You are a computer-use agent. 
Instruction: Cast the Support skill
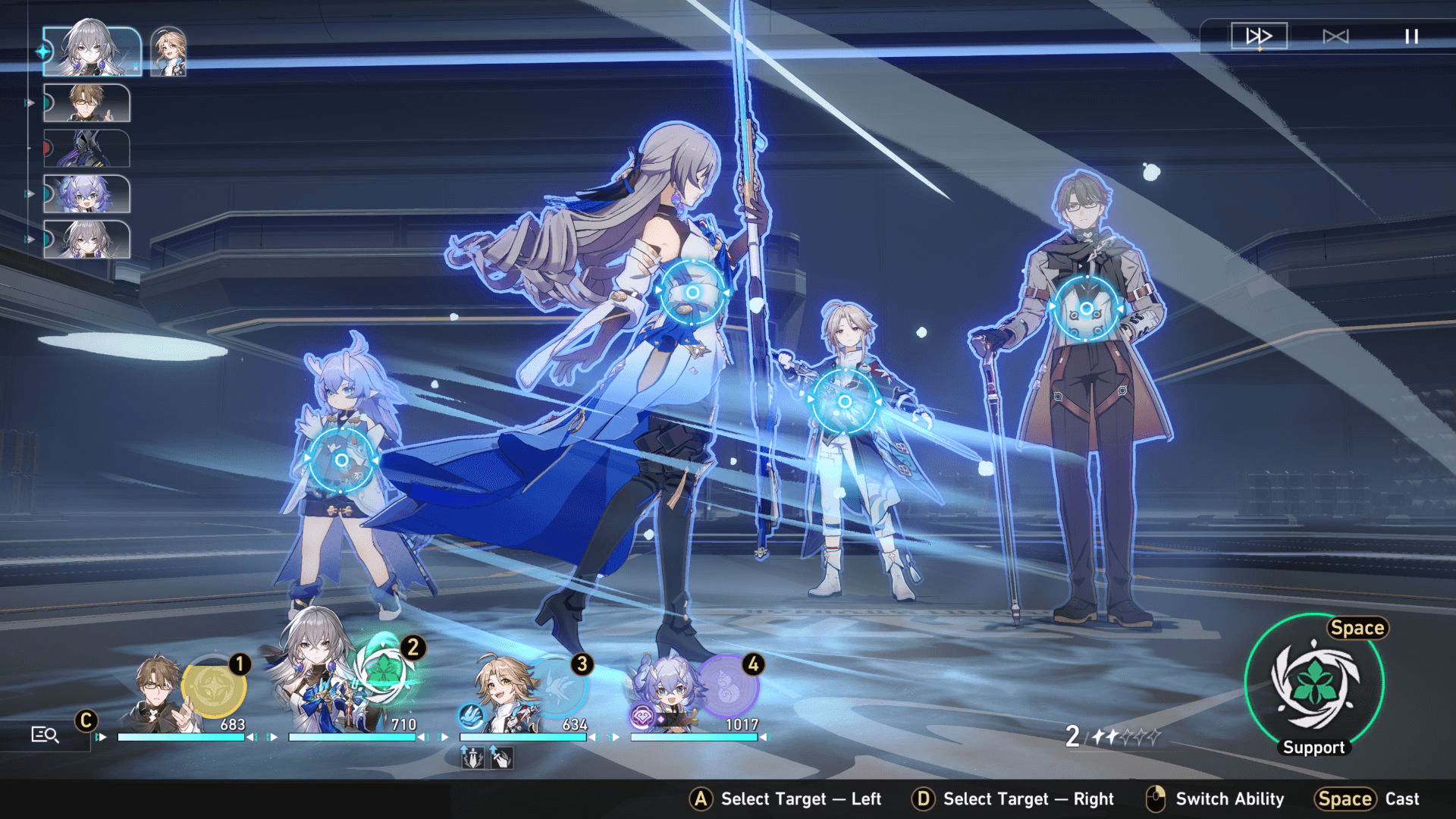[1314, 682]
